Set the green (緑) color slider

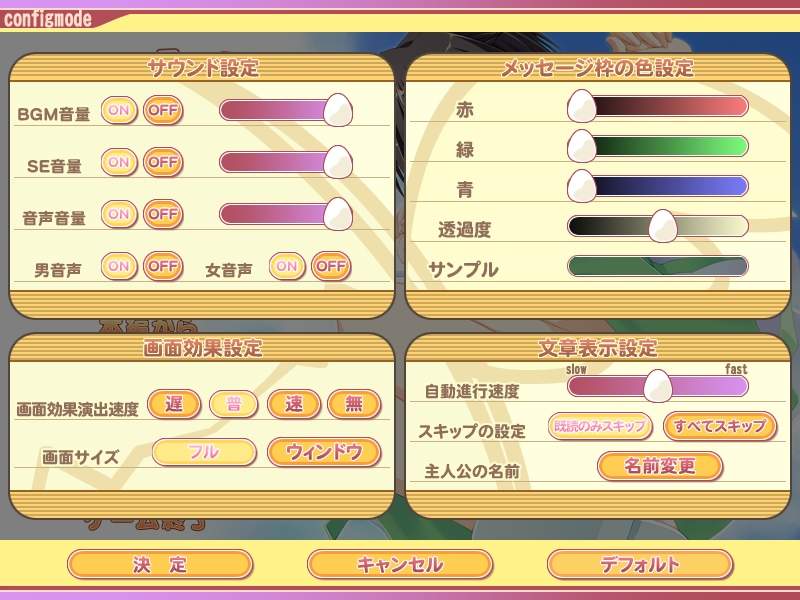pos(658,146)
